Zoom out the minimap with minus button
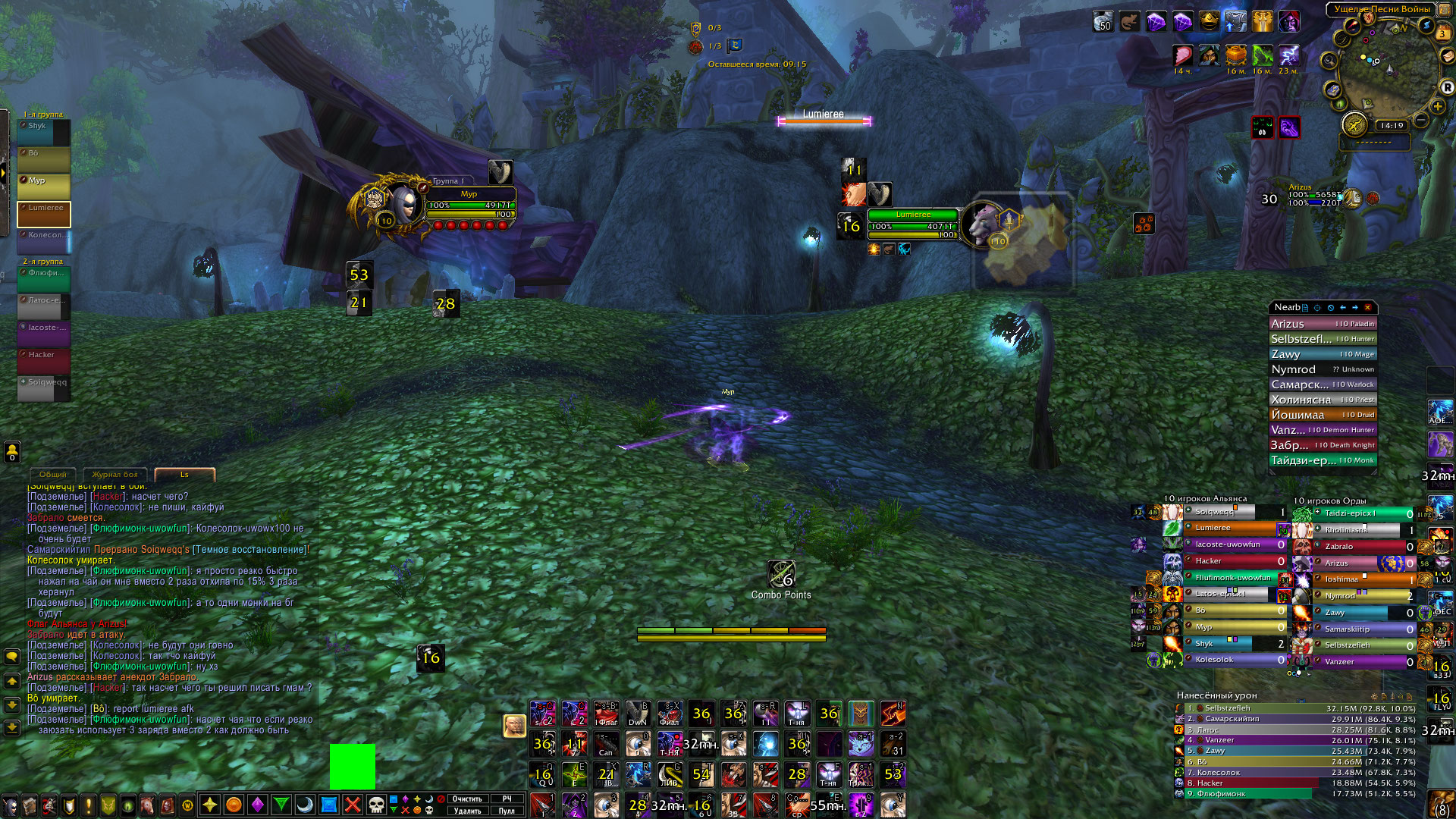The image size is (1456, 819). 1421,121
